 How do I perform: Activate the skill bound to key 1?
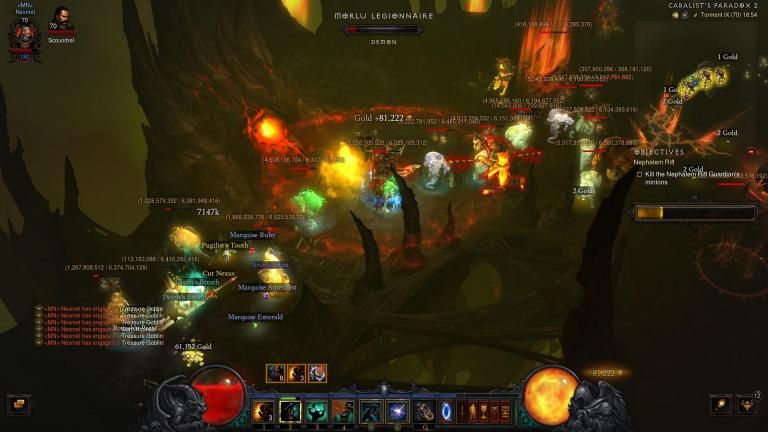point(265,411)
